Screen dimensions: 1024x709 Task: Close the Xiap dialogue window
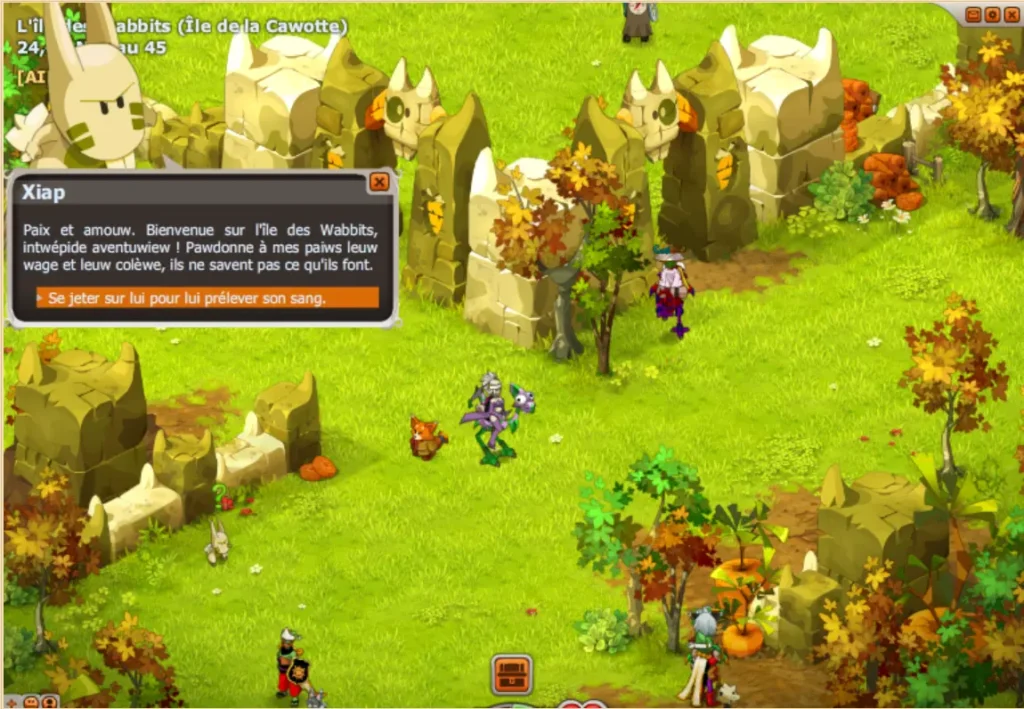(x=379, y=182)
